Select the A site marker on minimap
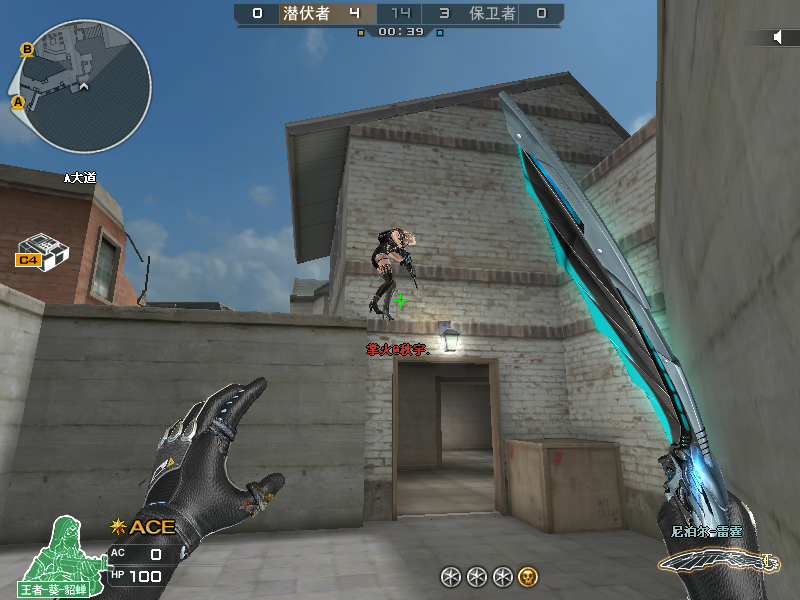 pyautogui.click(x=18, y=102)
